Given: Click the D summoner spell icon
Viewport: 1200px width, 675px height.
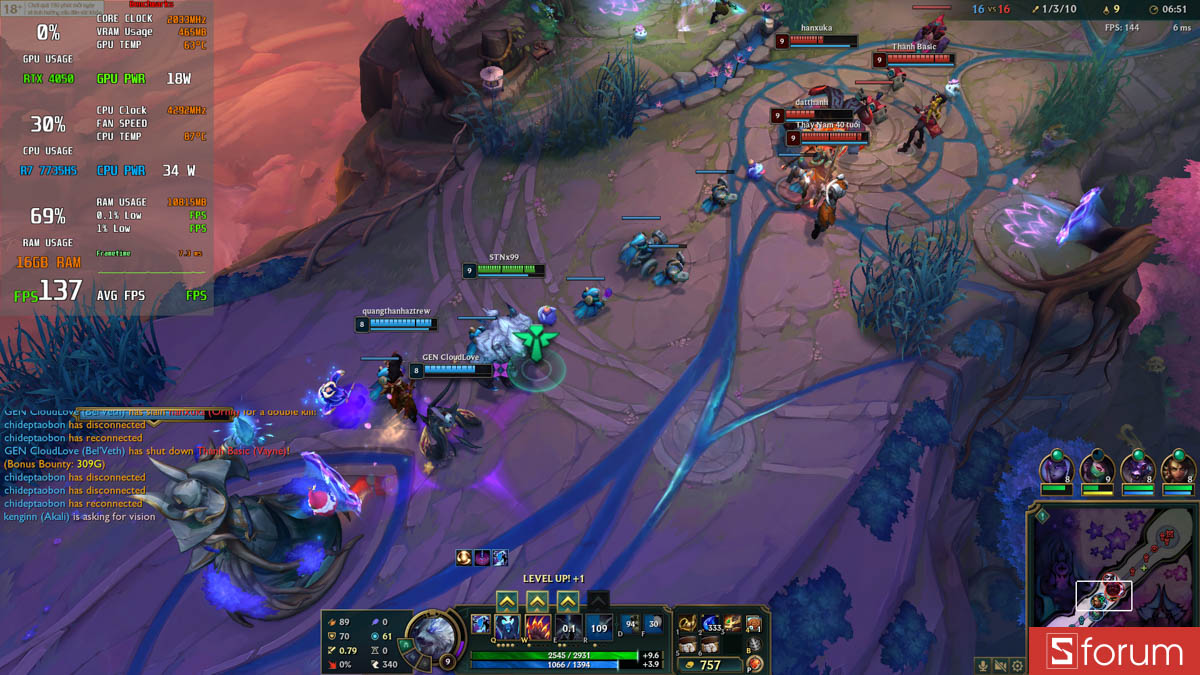Looking at the screenshot, I should coord(631,624).
